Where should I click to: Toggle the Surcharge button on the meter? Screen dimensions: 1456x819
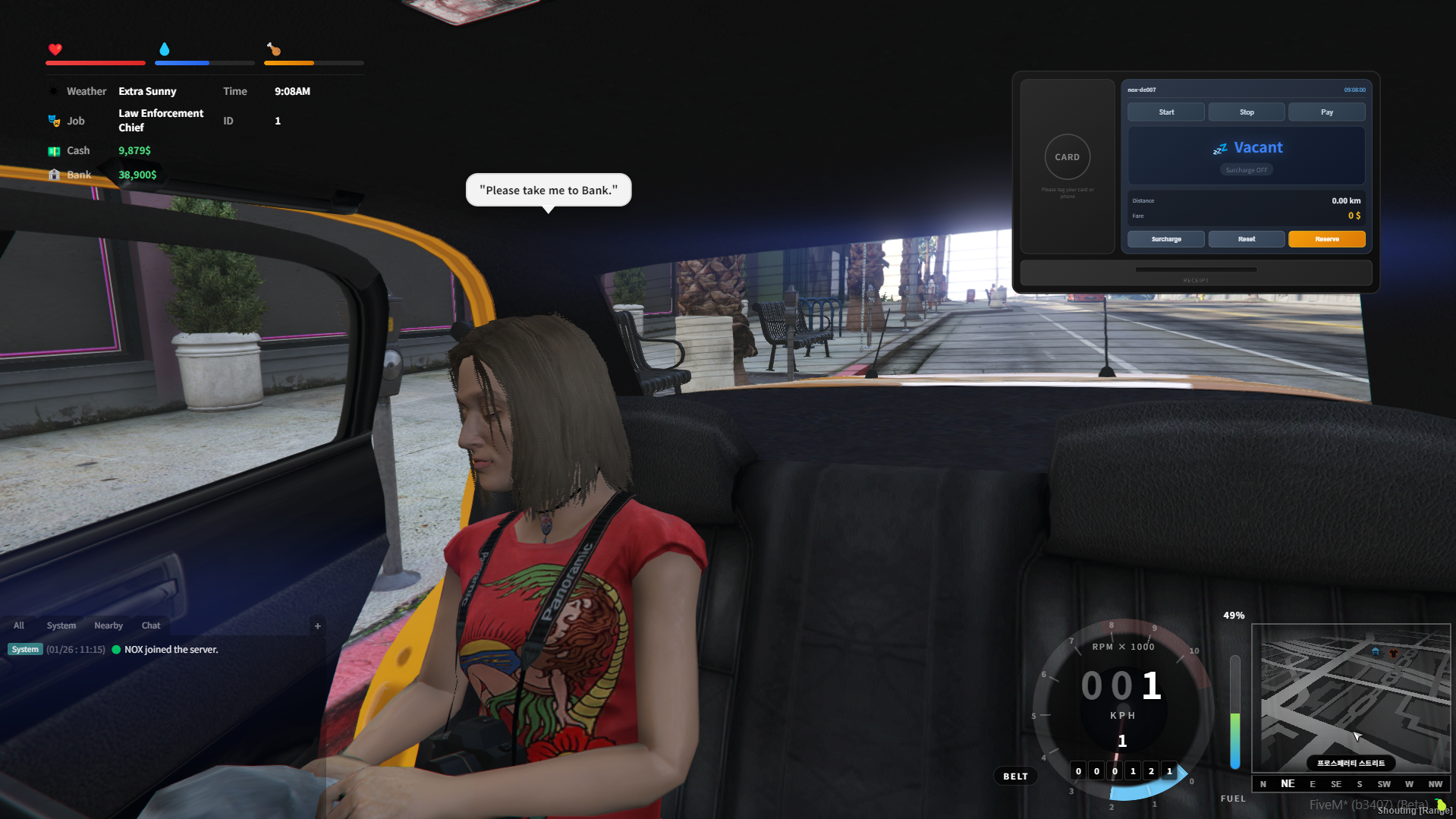tap(1165, 239)
